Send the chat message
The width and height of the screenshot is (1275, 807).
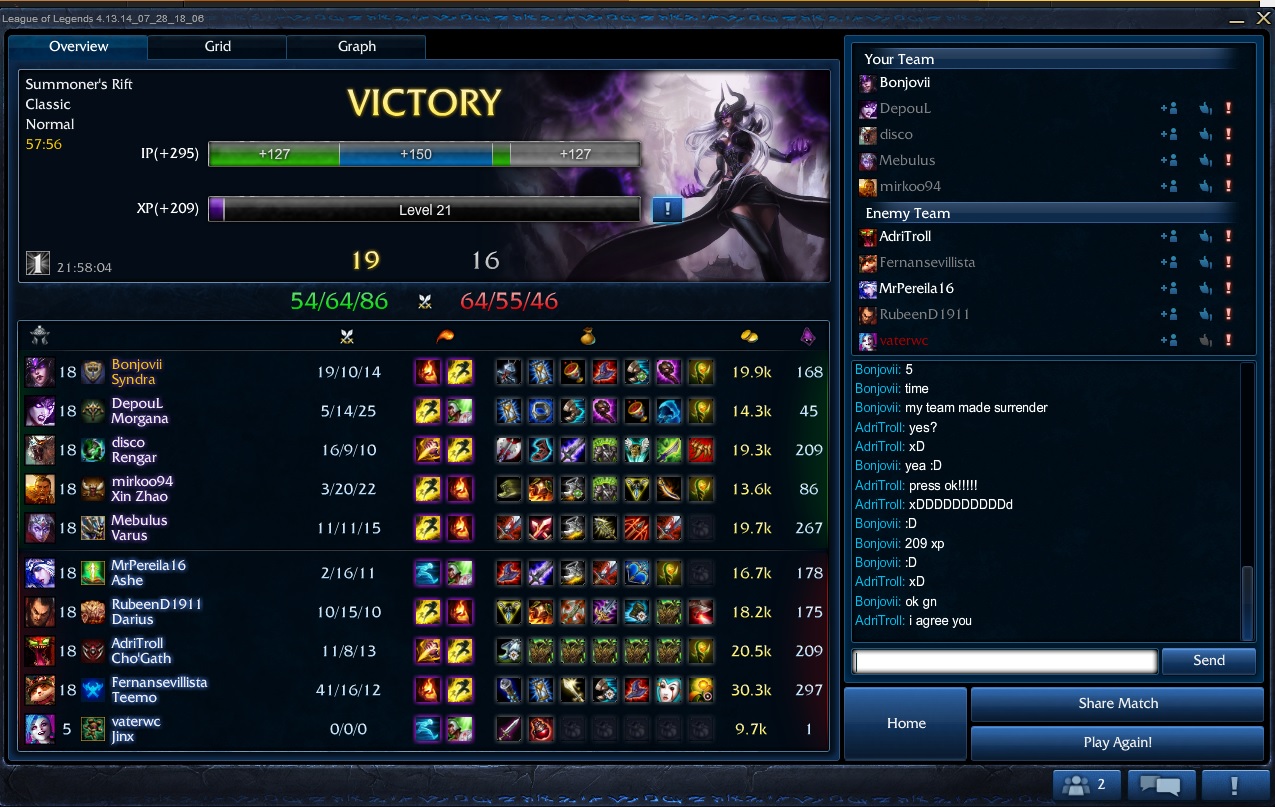pyautogui.click(x=1208, y=660)
